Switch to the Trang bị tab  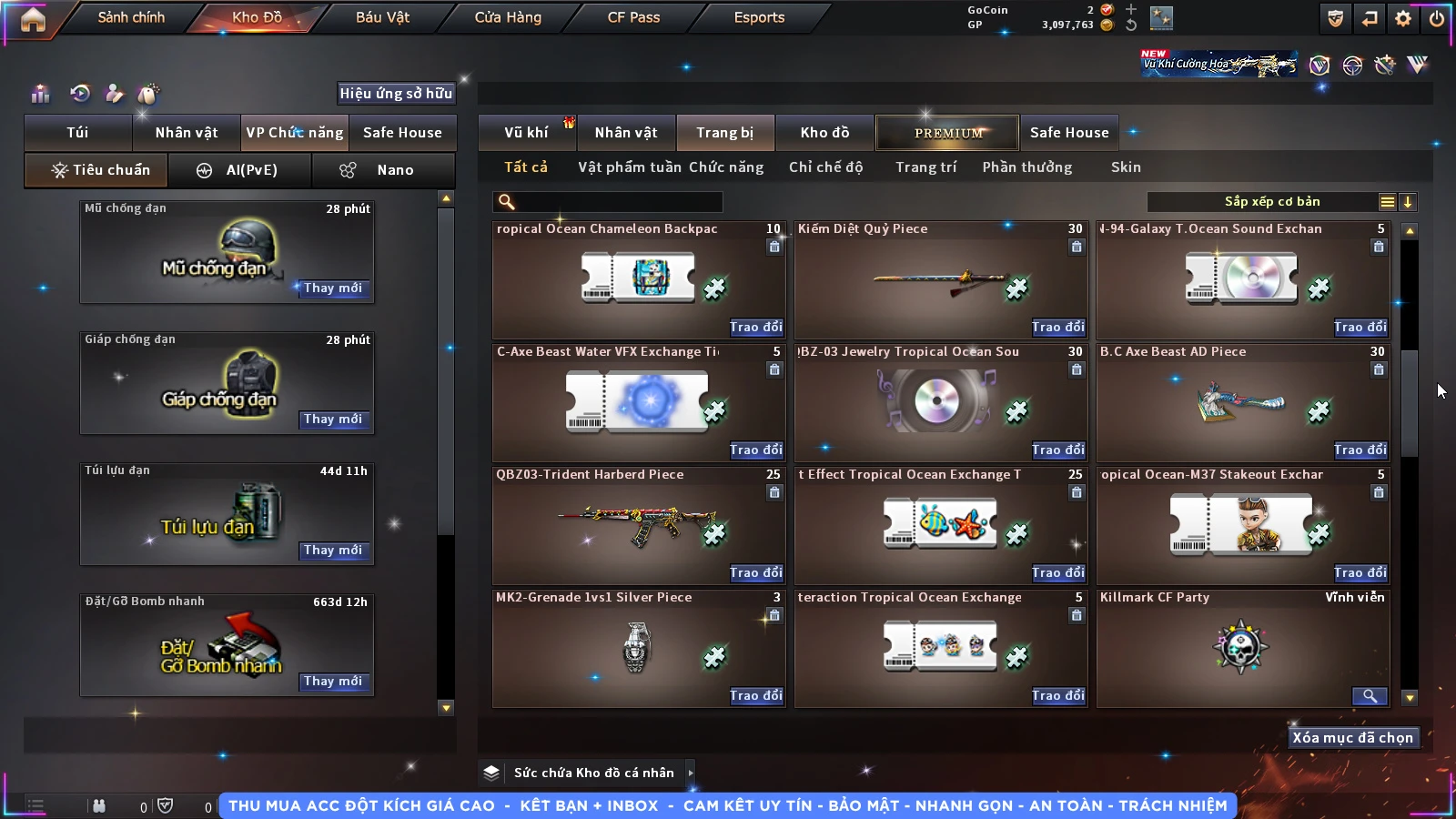click(x=724, y=133)
